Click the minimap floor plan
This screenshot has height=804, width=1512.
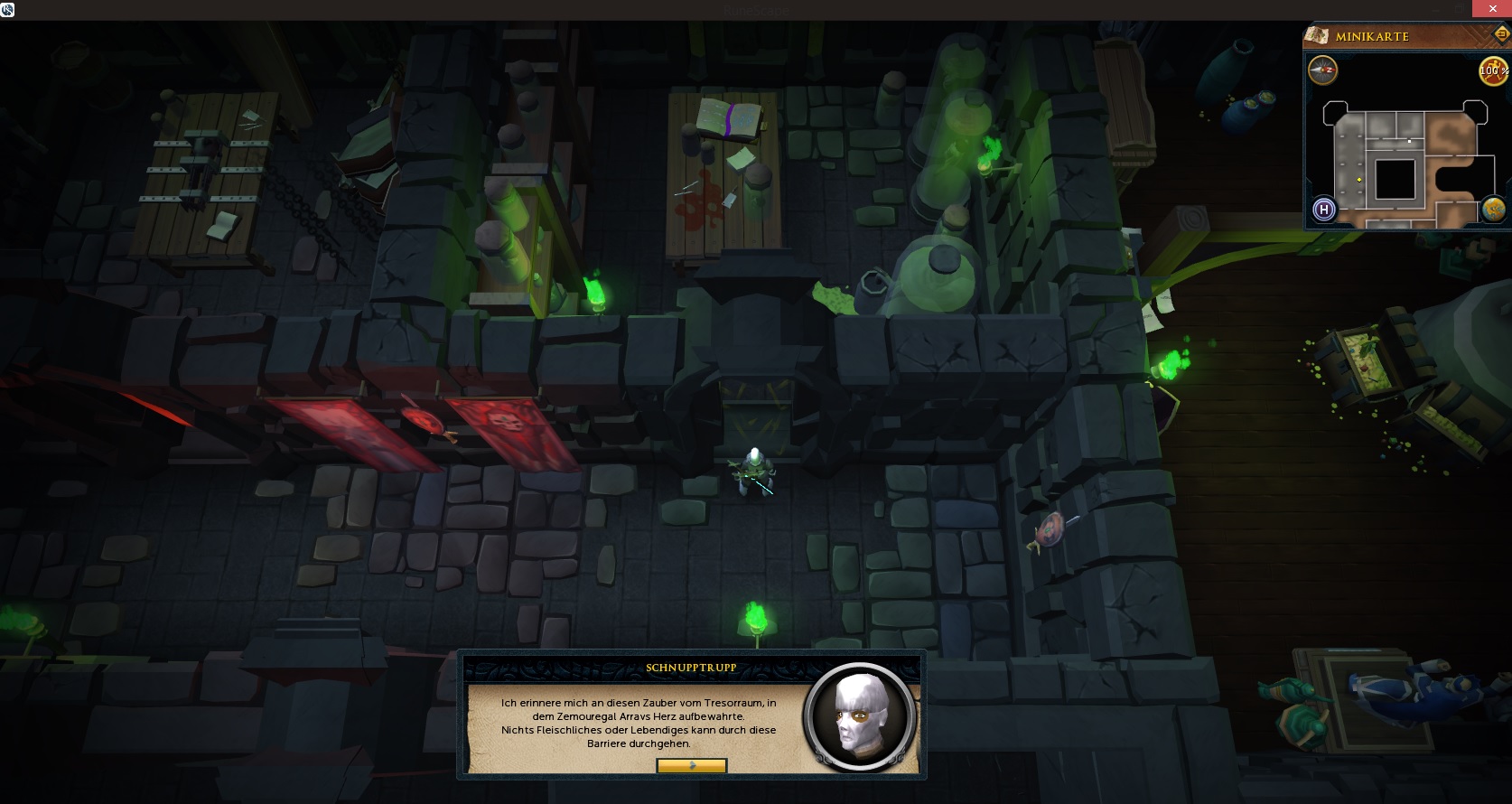[1405, 167]
